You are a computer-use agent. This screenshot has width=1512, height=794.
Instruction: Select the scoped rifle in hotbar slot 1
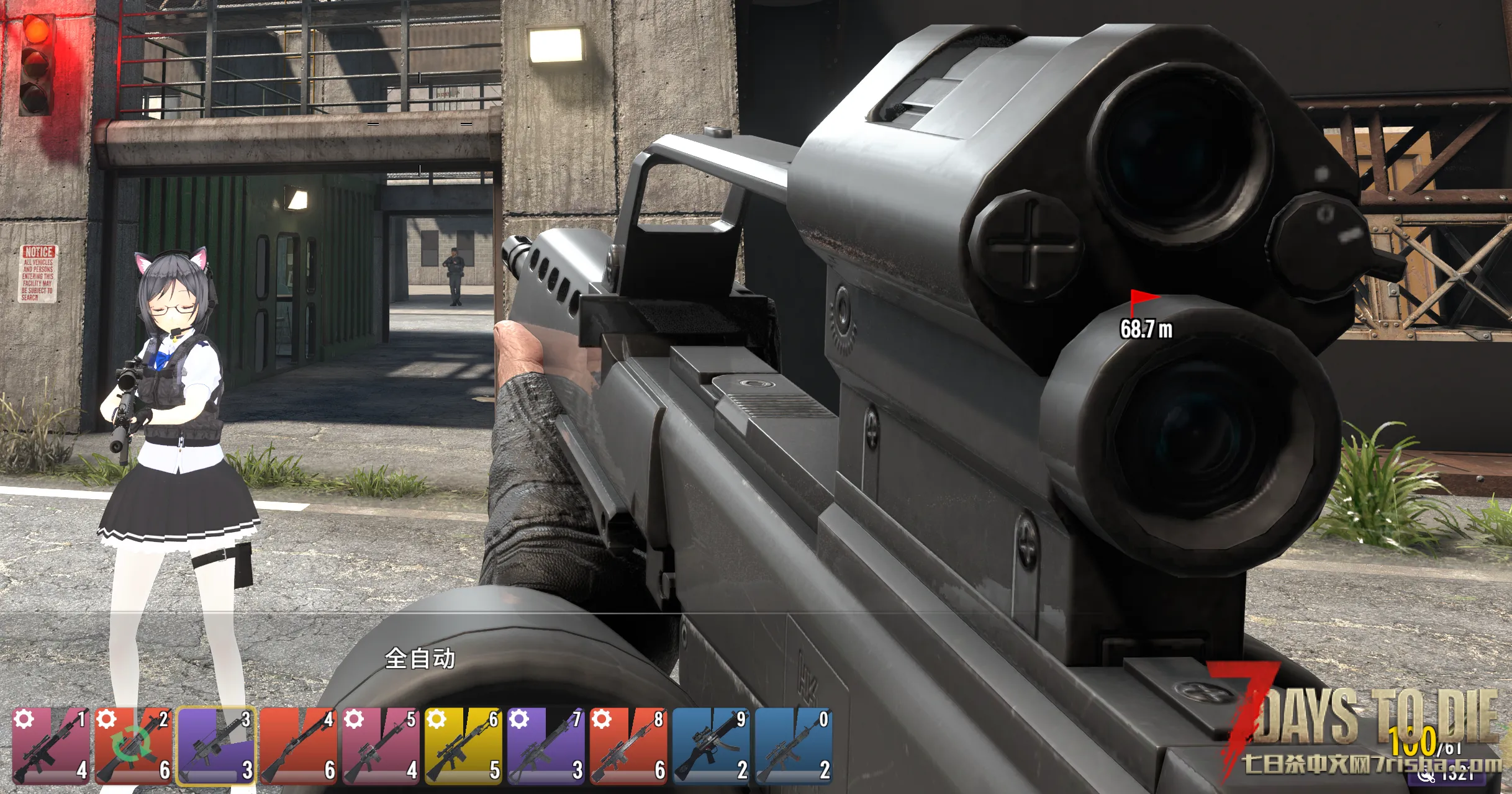[51, 746]
